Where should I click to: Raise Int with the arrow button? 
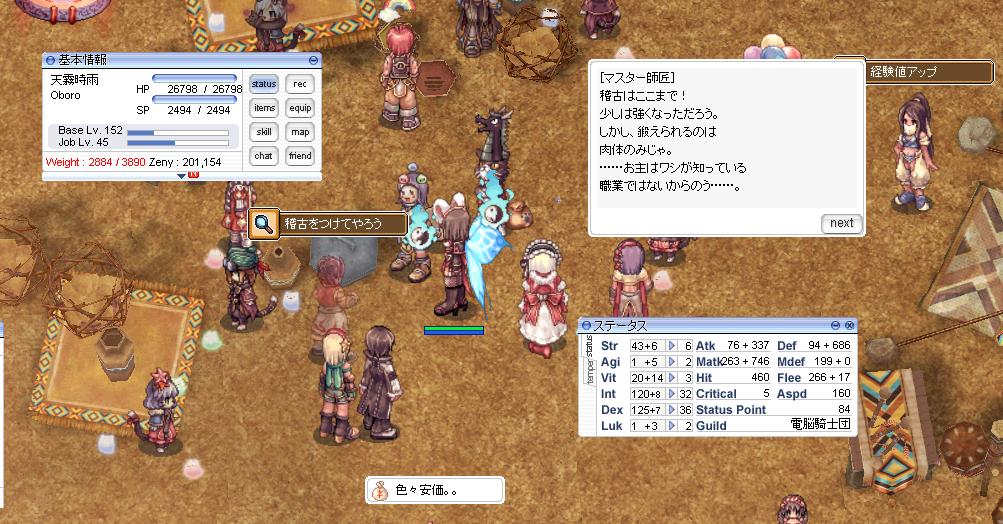673,394
